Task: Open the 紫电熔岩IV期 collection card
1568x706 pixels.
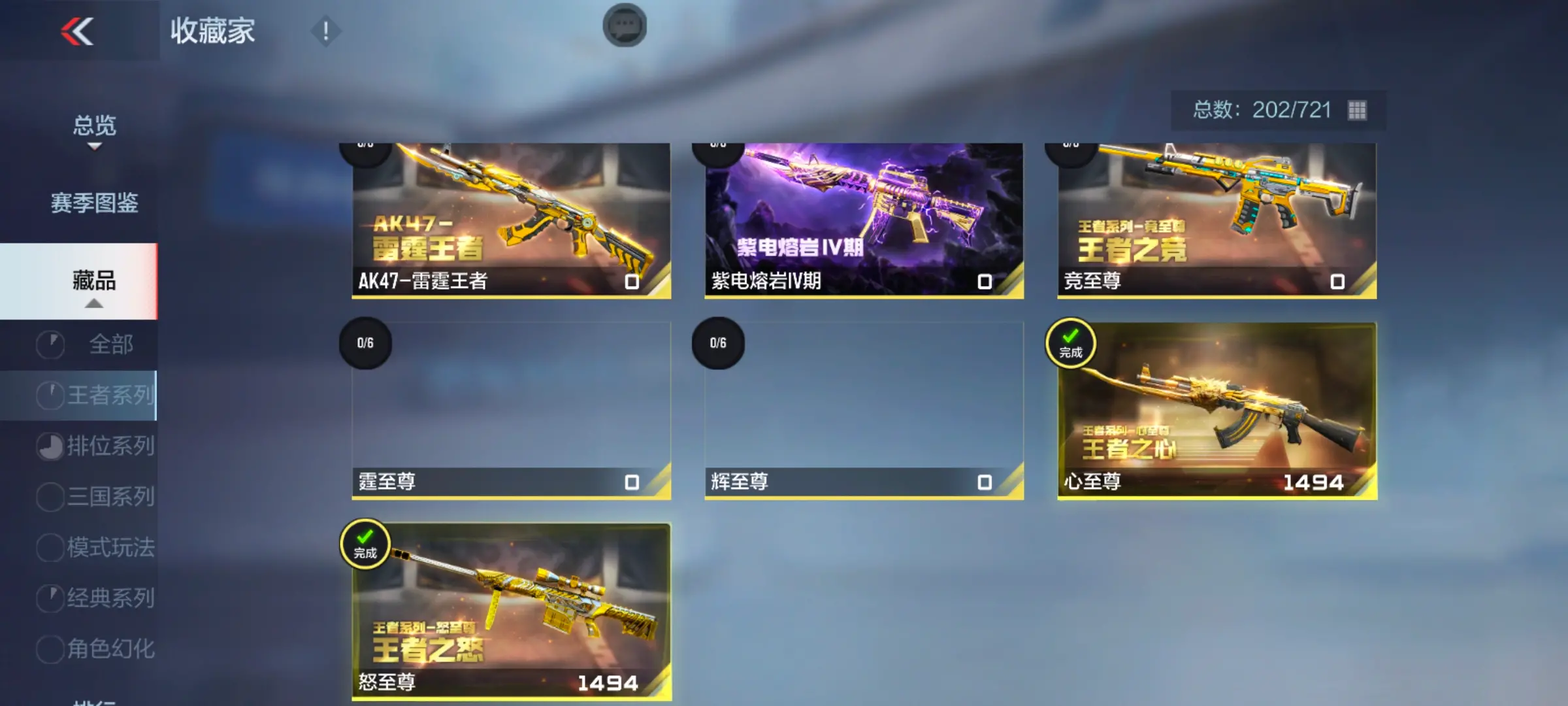Action: click(x=864, y=220)
